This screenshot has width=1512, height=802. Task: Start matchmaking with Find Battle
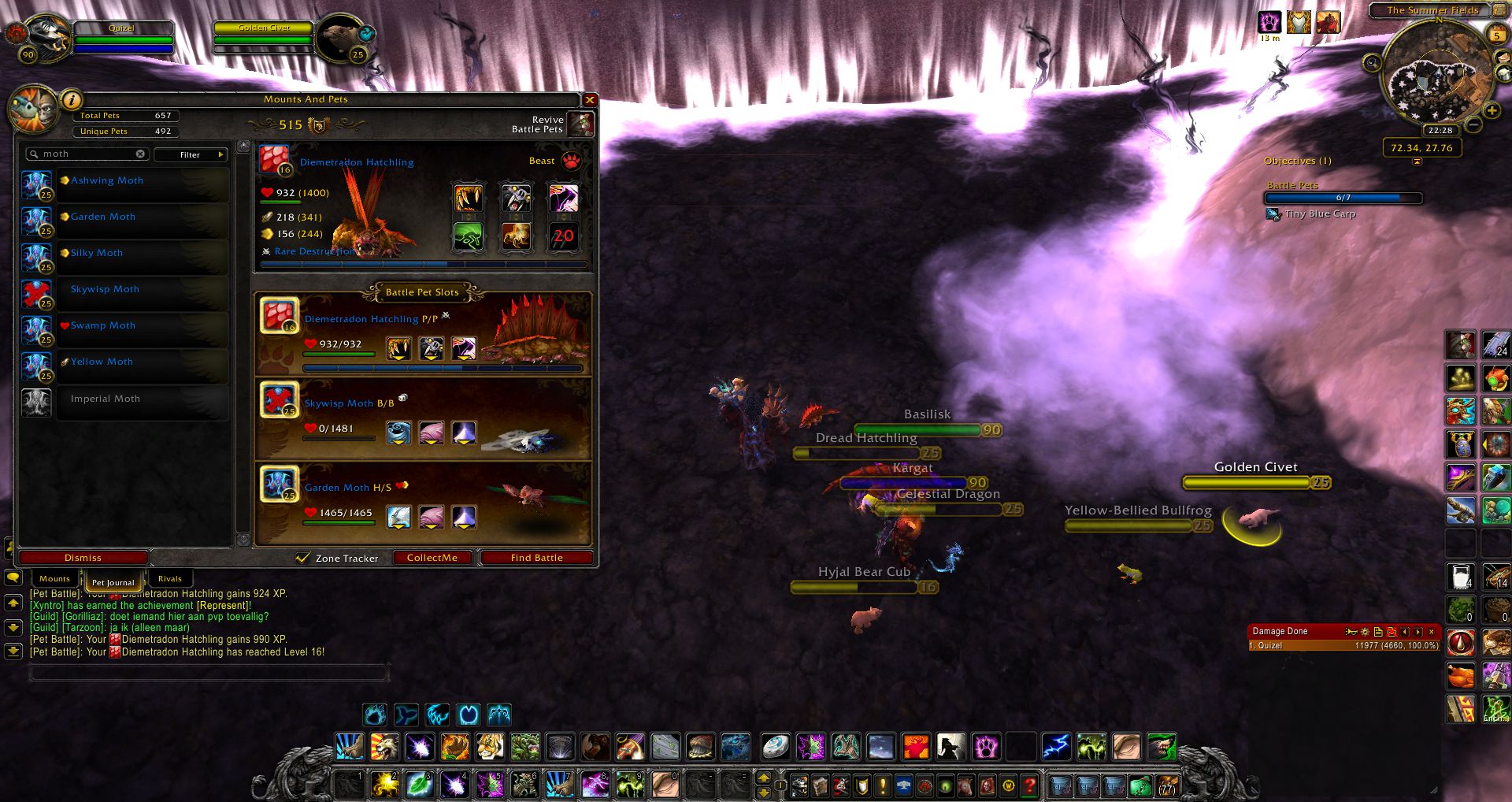(536, 558)
